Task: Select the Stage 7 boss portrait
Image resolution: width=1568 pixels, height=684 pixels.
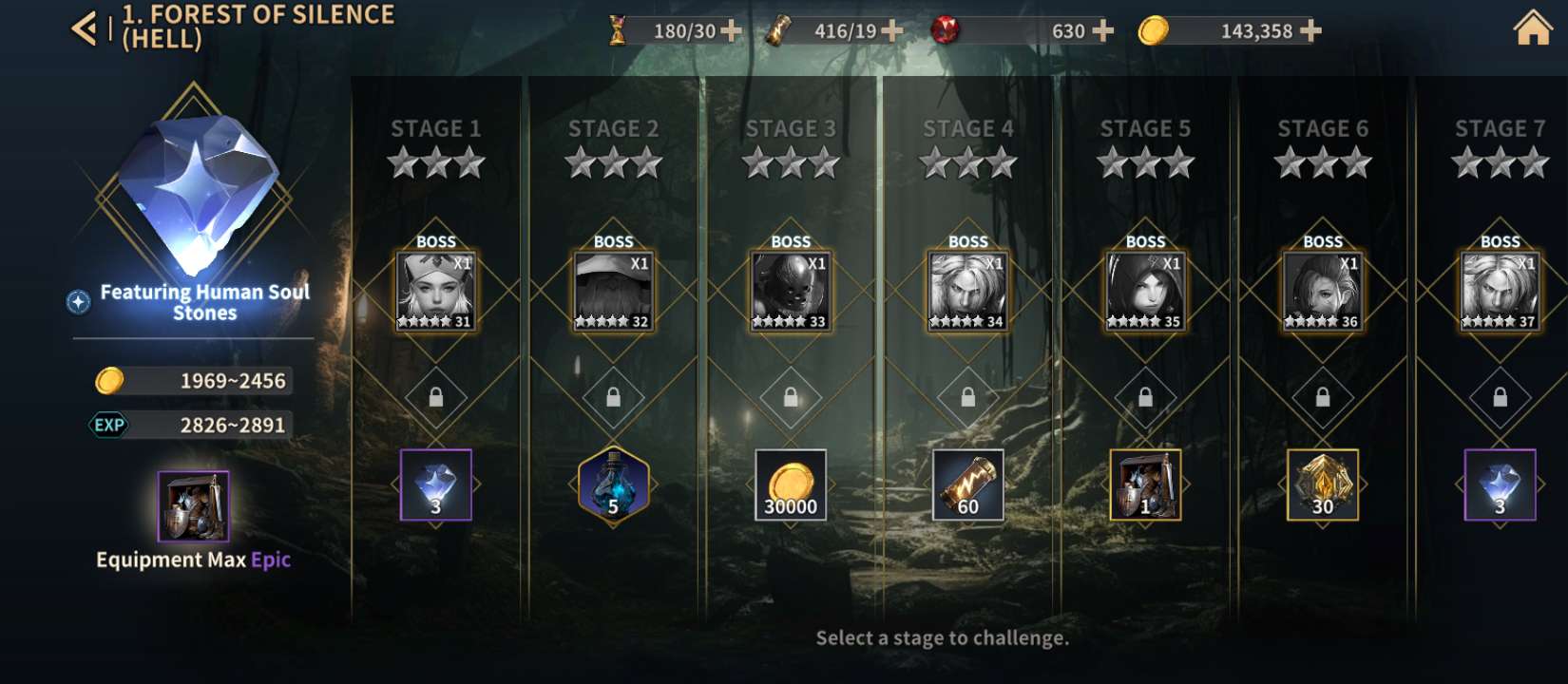Action: 1500,291
